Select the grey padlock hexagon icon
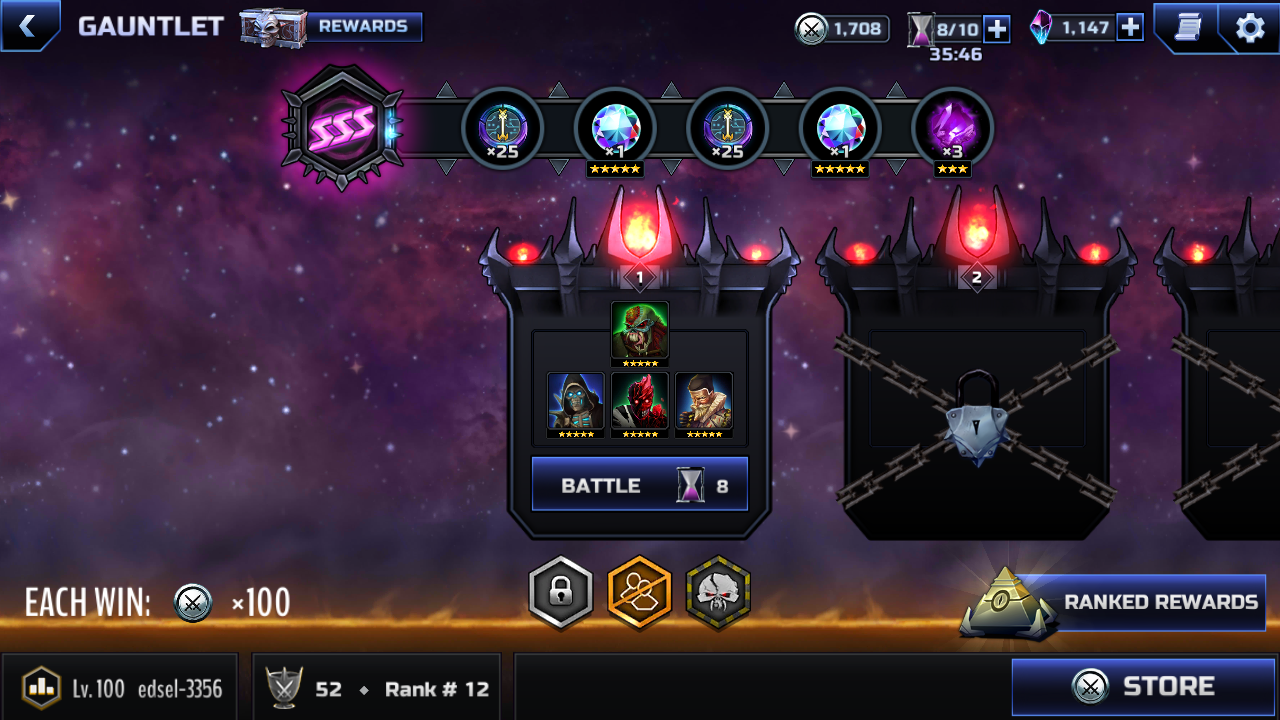The width and height of the screenshot is (1280, 720). click(x=561, y=592)
